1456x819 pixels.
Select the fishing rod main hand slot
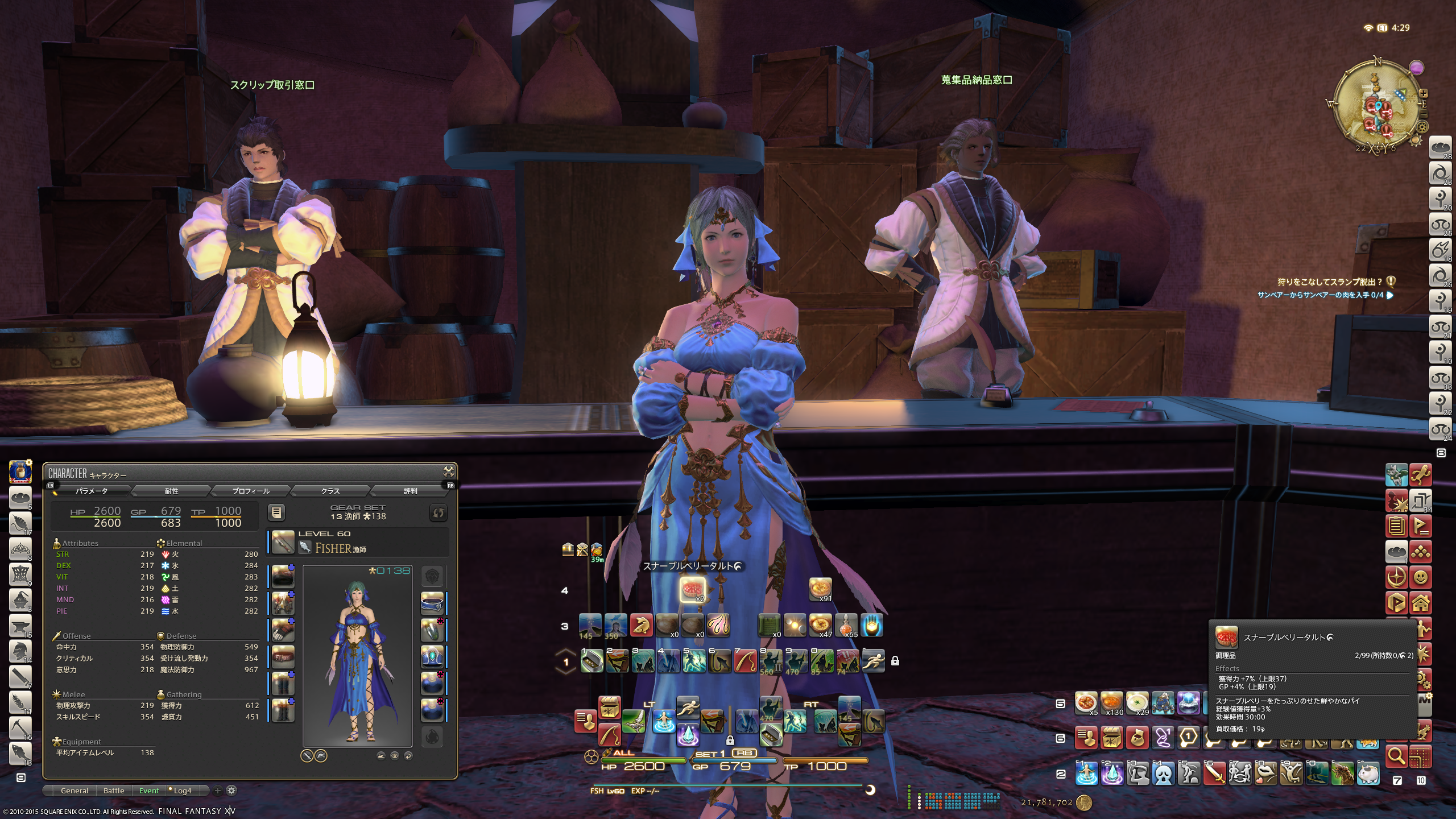tap(283, 542)
